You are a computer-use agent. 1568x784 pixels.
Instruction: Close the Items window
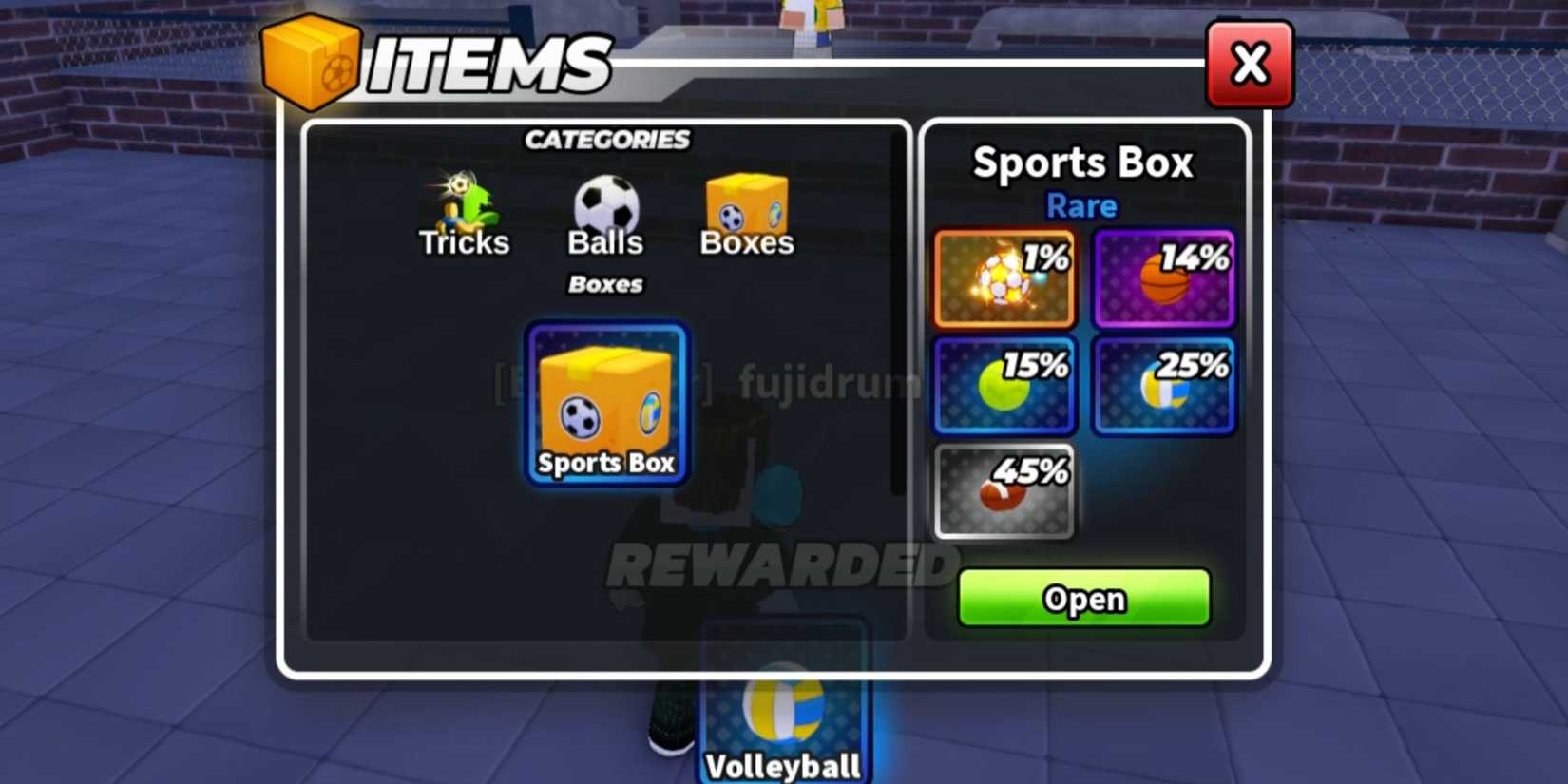point(1250,64)
